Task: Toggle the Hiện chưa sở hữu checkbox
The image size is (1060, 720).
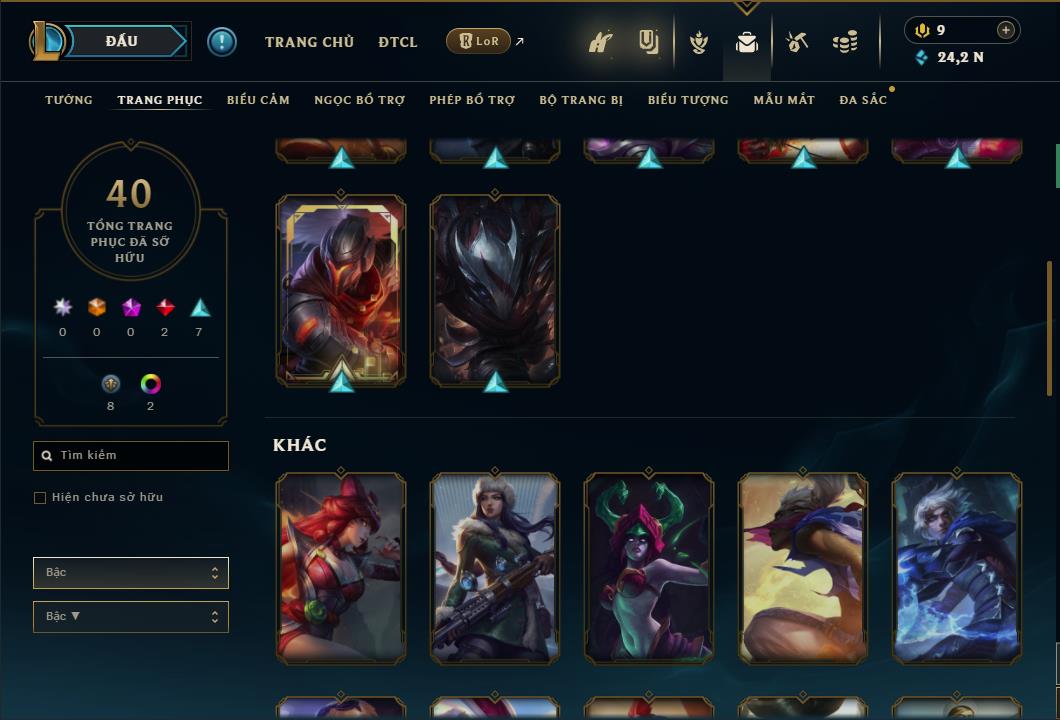Action: click(x=40, y=498)
